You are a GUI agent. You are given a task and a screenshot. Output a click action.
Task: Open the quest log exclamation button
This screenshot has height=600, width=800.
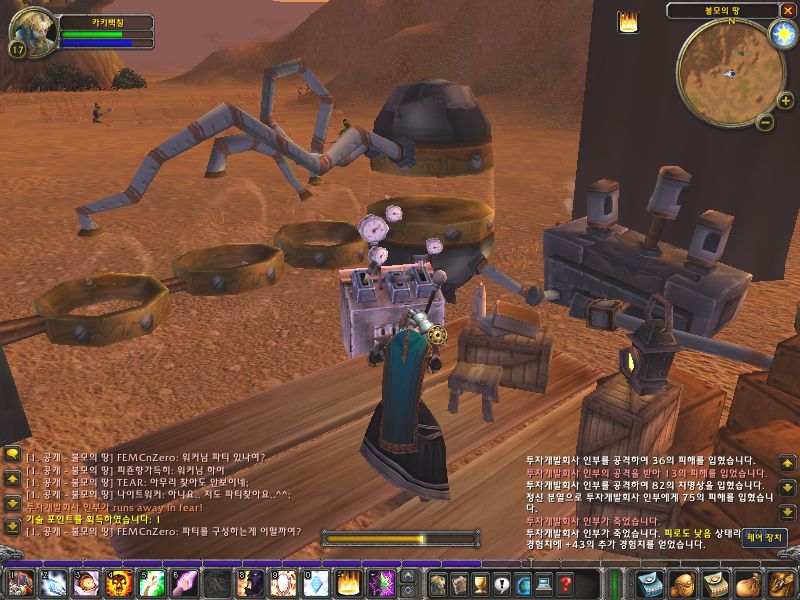click(x=501, y=583)
